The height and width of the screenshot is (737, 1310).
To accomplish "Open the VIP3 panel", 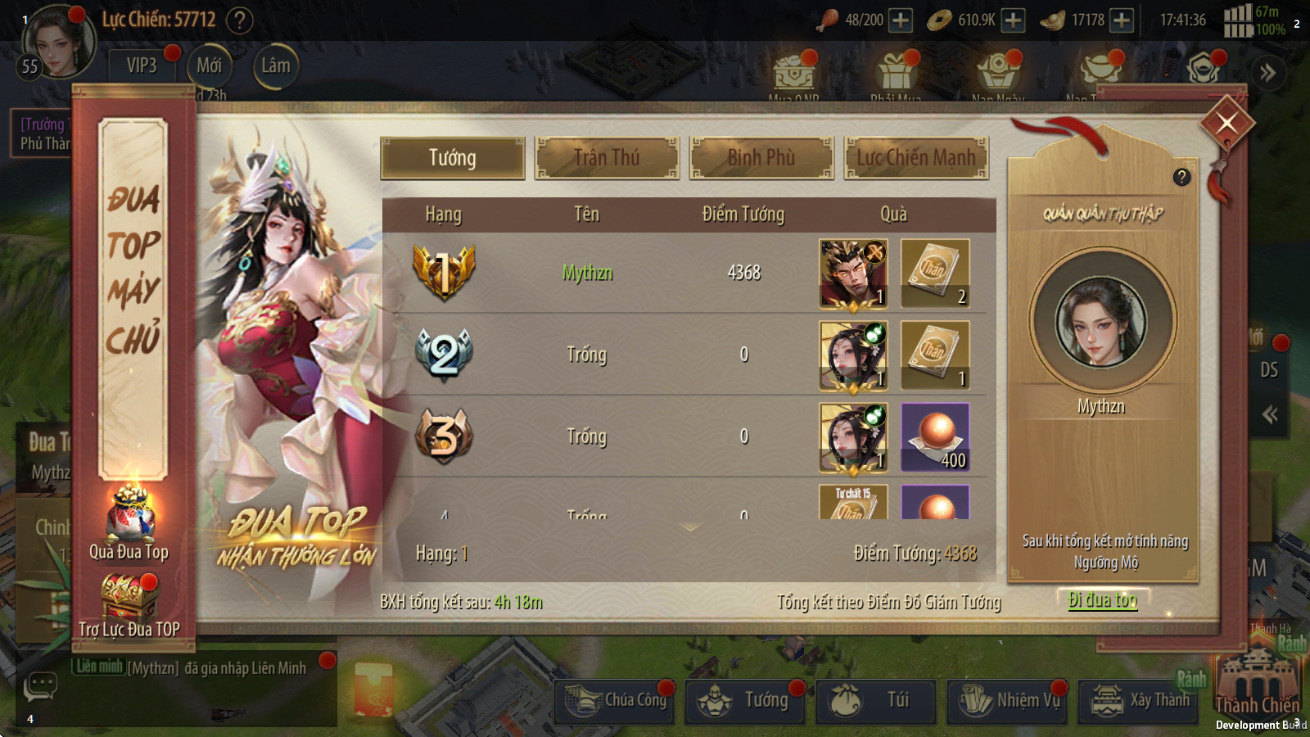I will click(x=142, y=66).
